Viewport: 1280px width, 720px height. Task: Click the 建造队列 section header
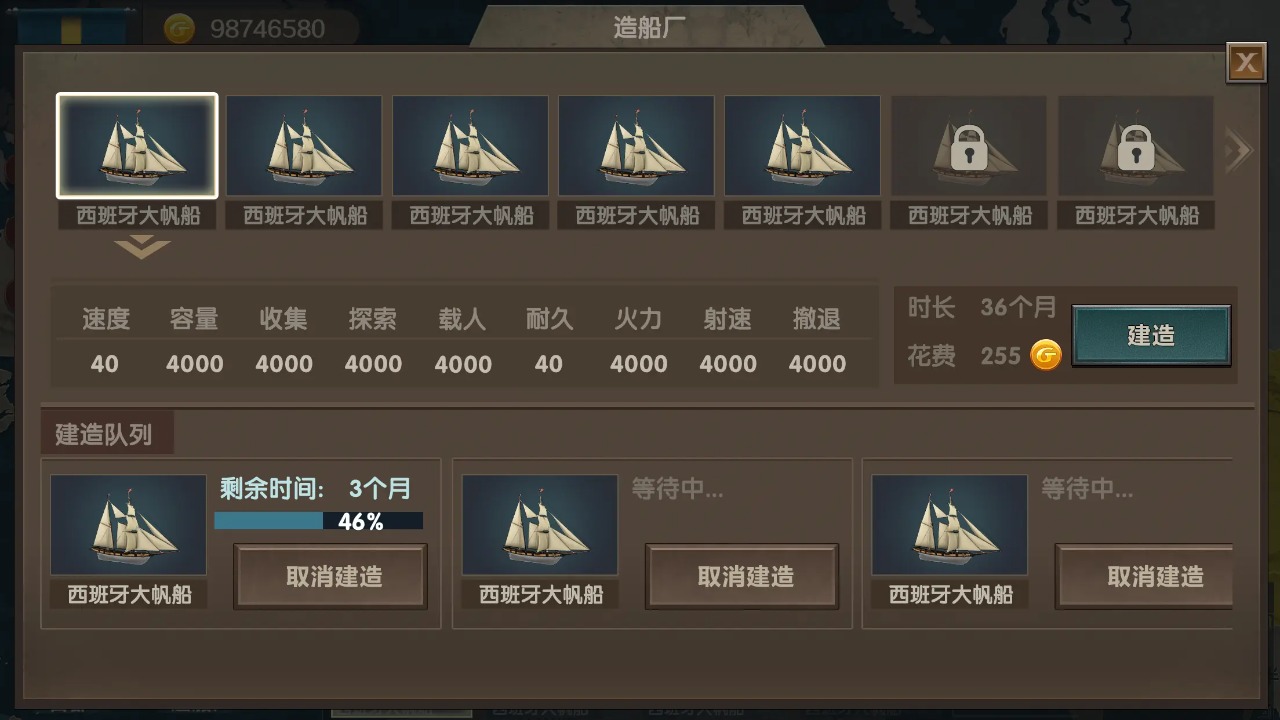tap(105, 432)
